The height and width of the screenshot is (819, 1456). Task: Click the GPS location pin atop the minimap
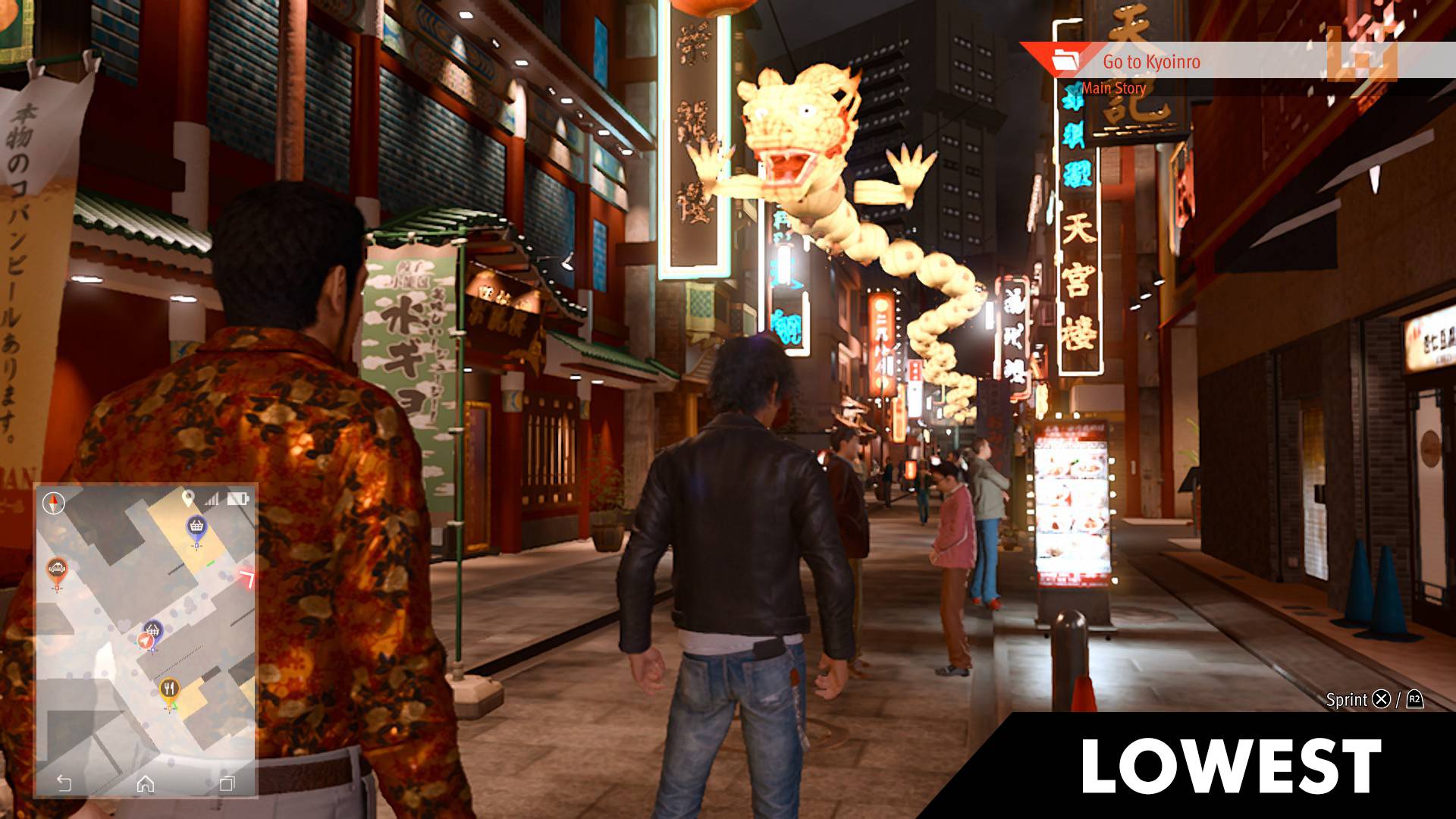click(x=187, y=499)
